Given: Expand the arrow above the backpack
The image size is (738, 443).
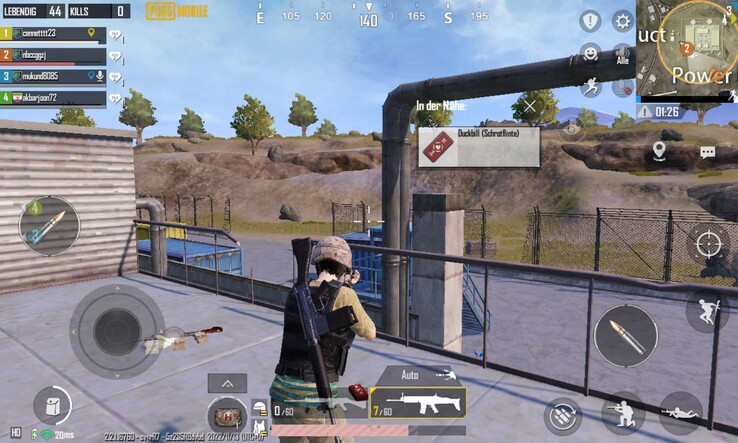Looking at the screenshot, I should coord(227,383).
